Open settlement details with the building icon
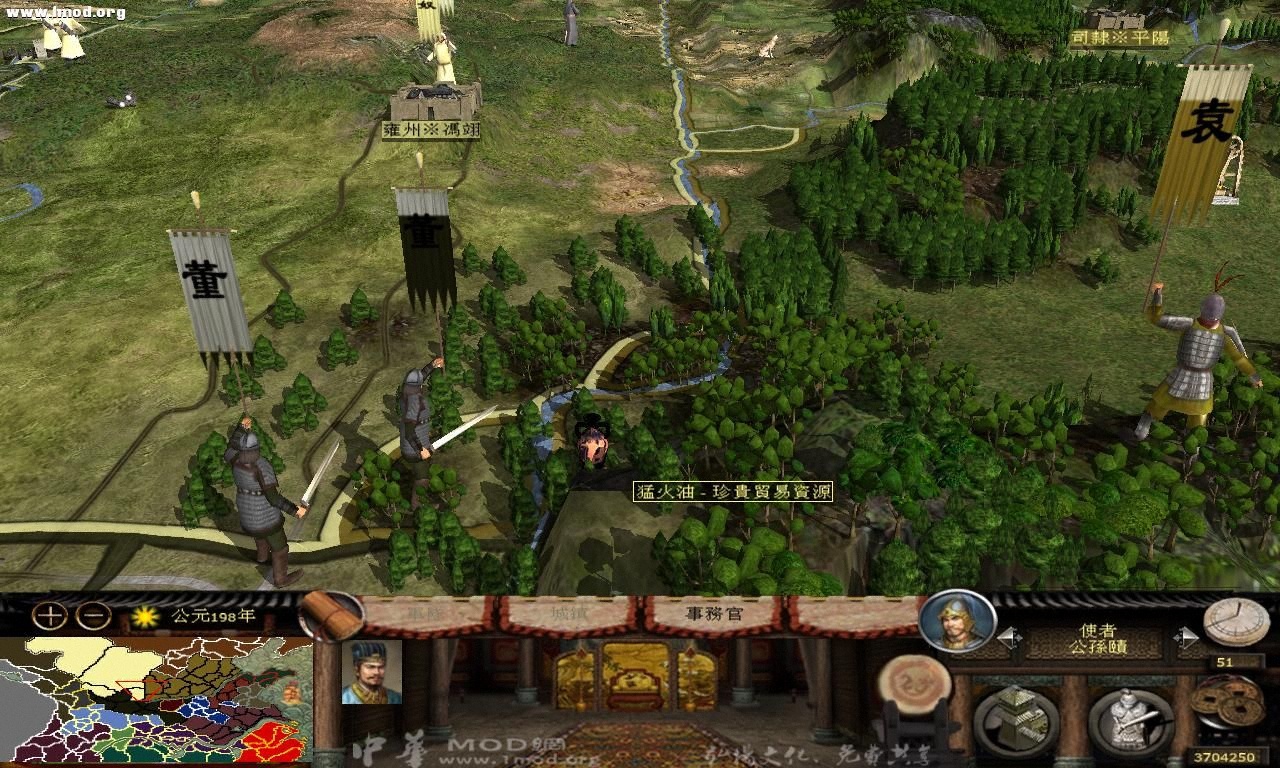Screen dimensions: 1280x768 click(1018, 716)
